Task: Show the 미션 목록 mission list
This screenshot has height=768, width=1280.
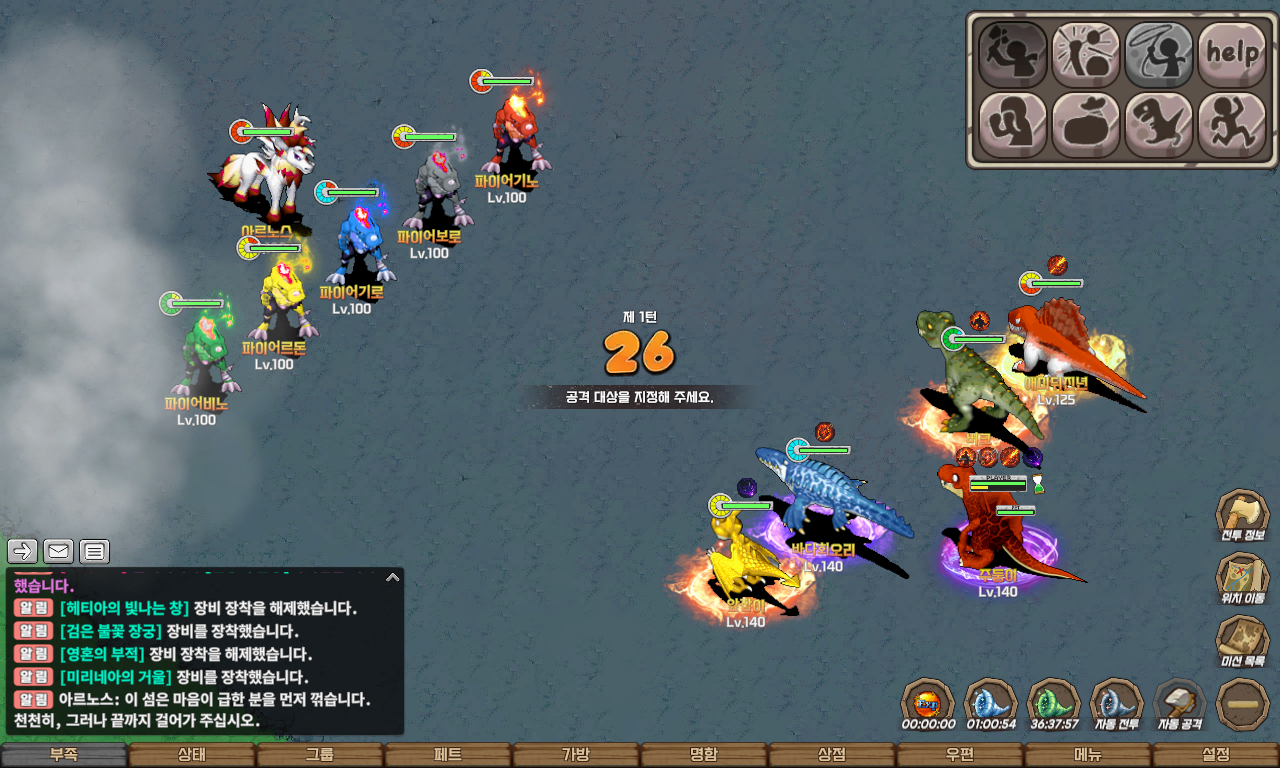Action: tap(1242, 642)
